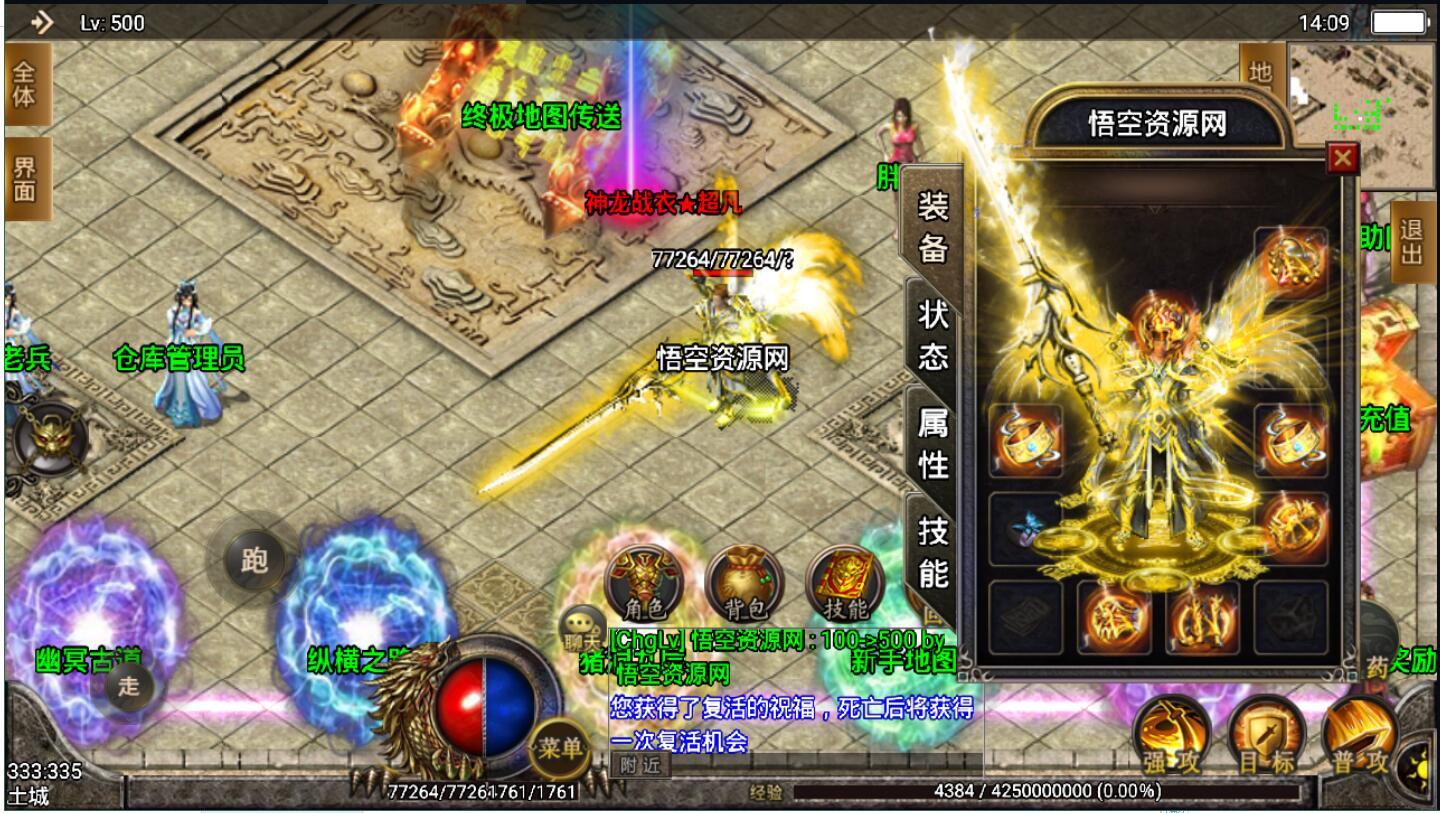Viewport: 1440px width, 813px height.
Task: Click the 退出 exit button
Action: click(1411, 243)
